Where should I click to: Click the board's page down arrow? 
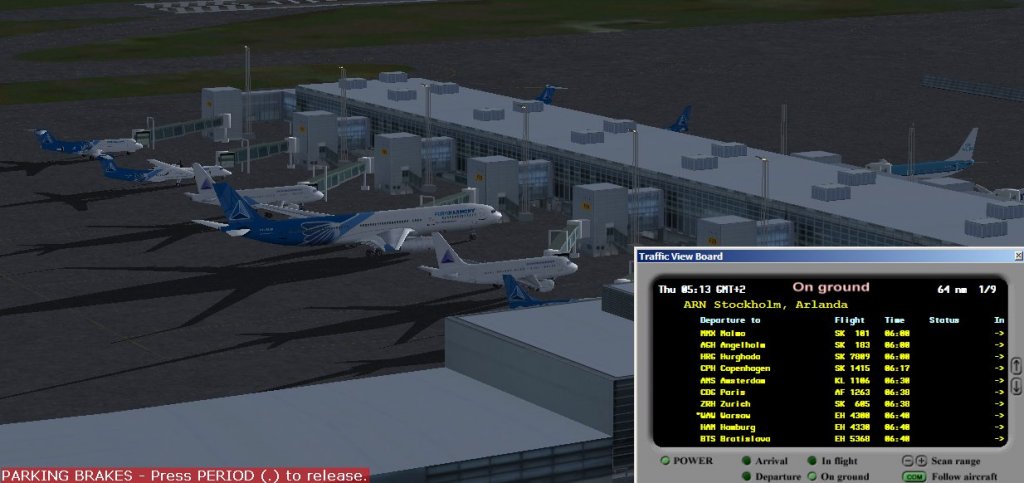click(1016, 386)
